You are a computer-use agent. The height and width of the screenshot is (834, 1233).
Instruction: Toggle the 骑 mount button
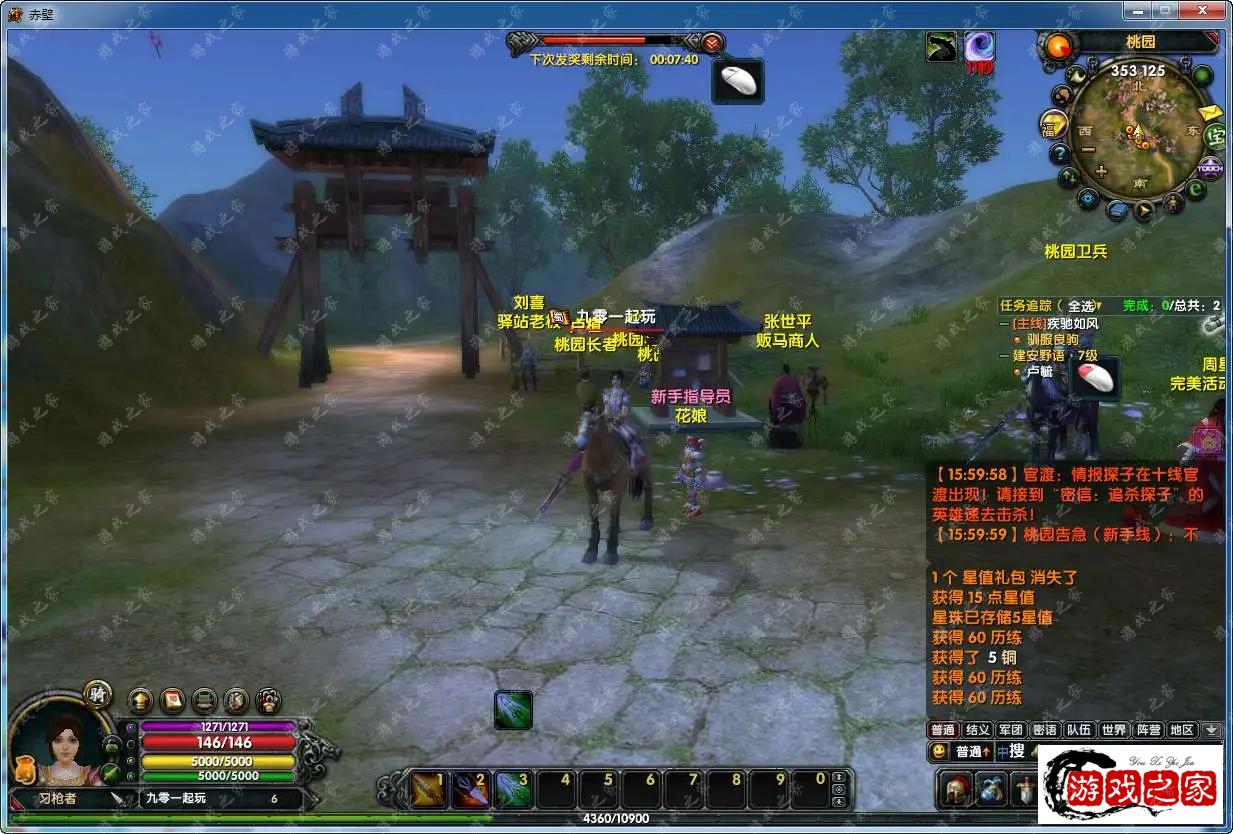pos(97,695)
